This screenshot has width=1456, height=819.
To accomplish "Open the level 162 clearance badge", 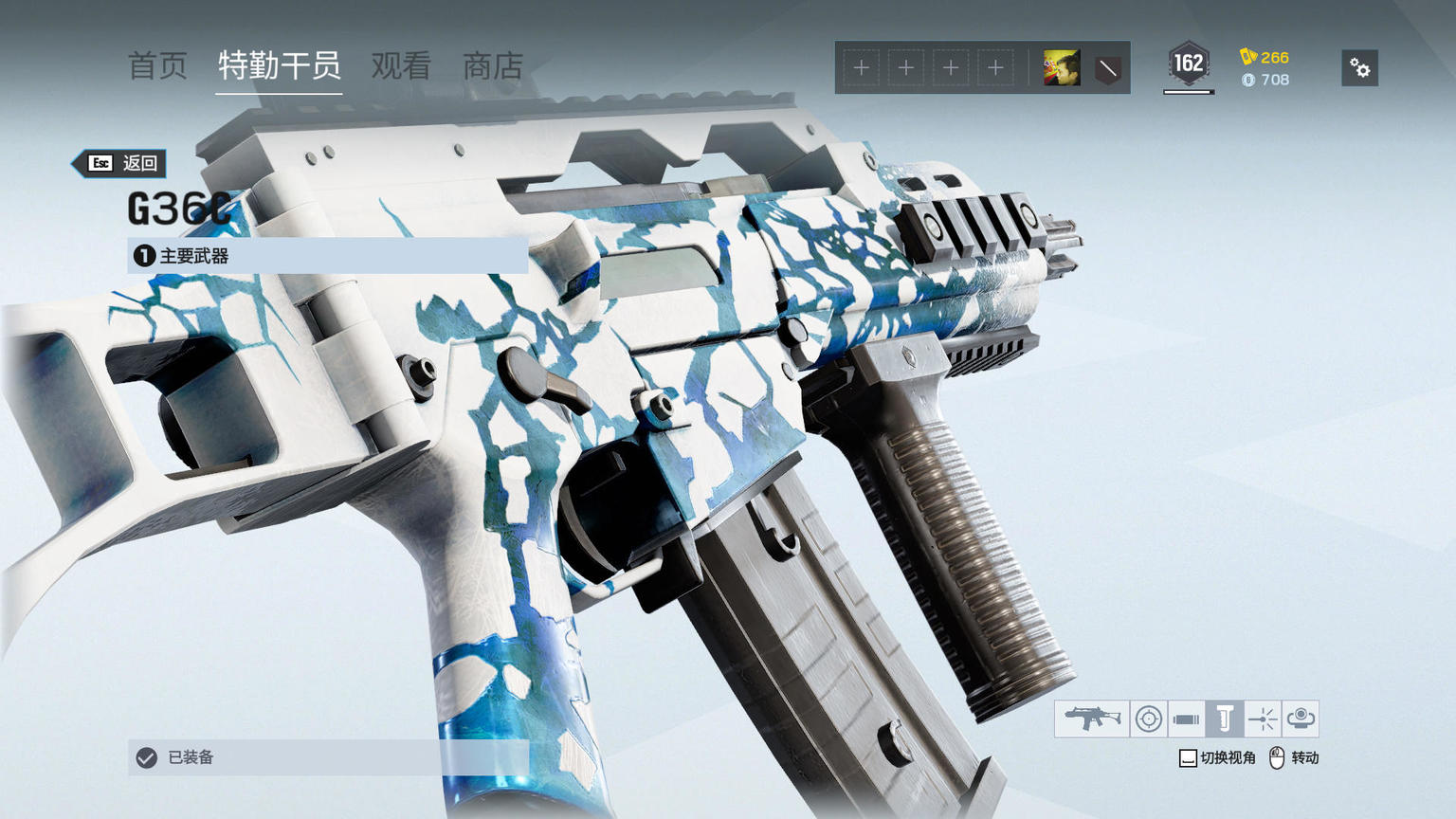I will tap(1188, 64).
